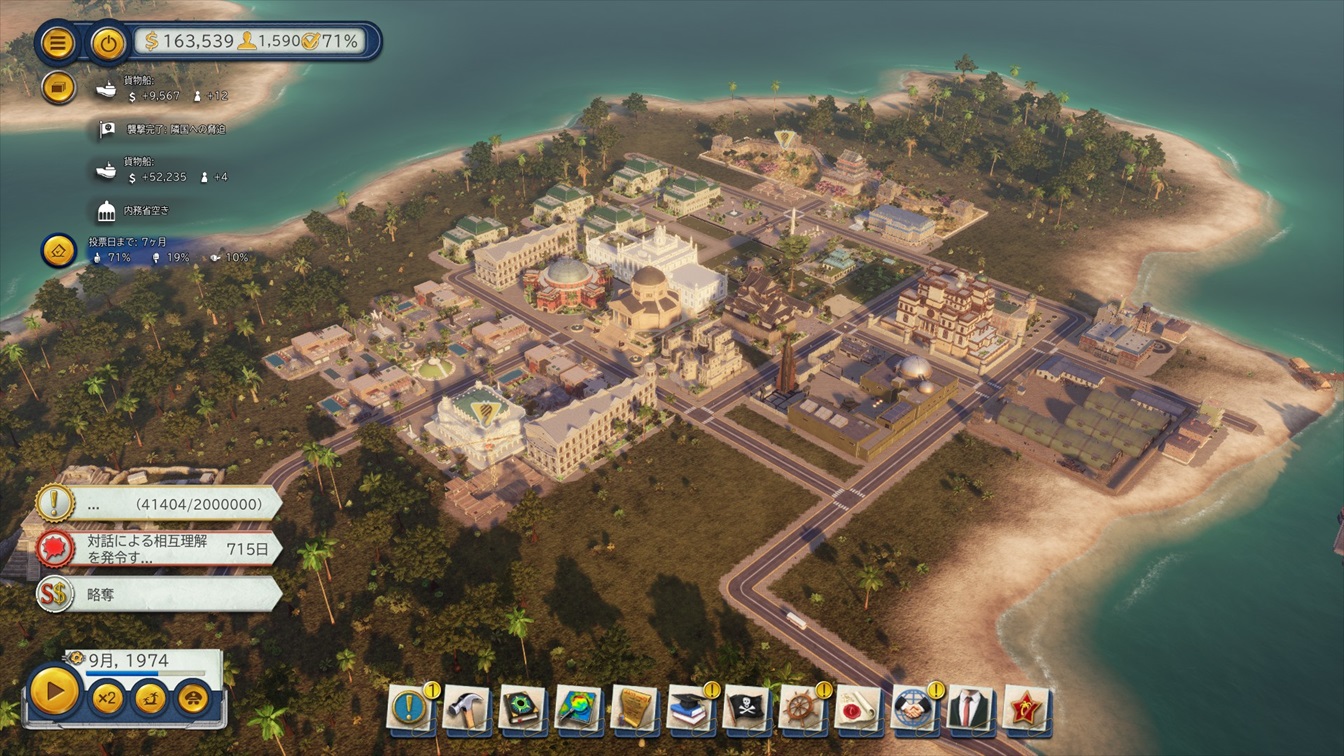The width and height of the screenshot is (1344, 756).
Task: Open the pirate flag raids menu
Action: [x=746, y=708]
